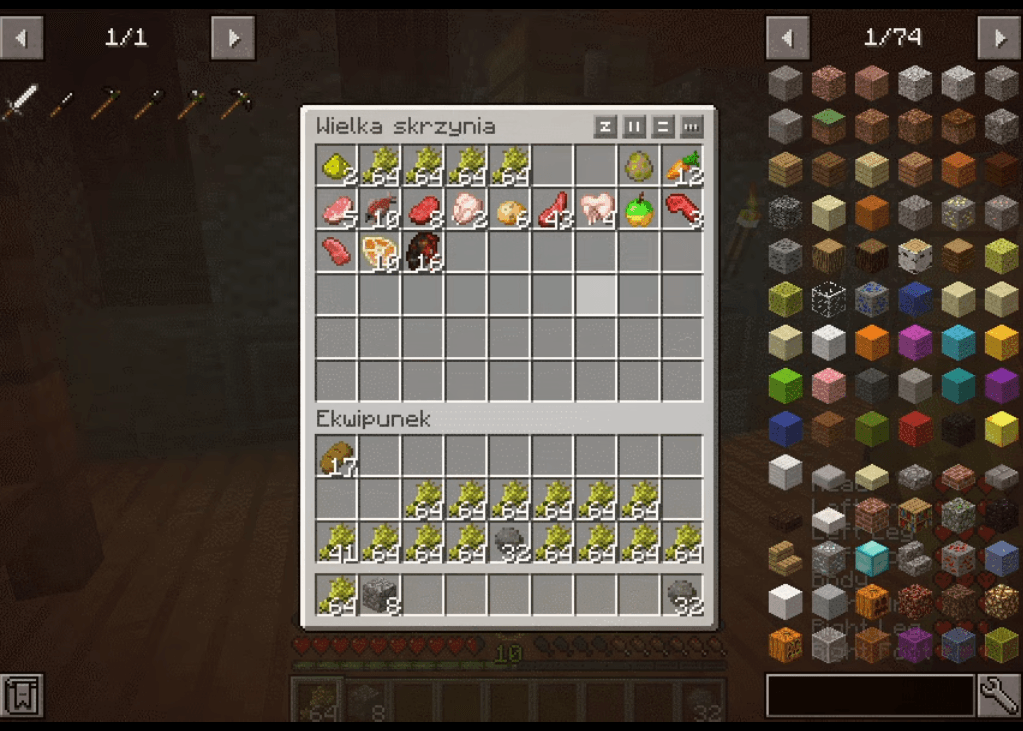Select the potato stack in the chest
Image resolution: width=1023 pixels, height=731 pixels.
pyautogui.click(x=510, y=210)
